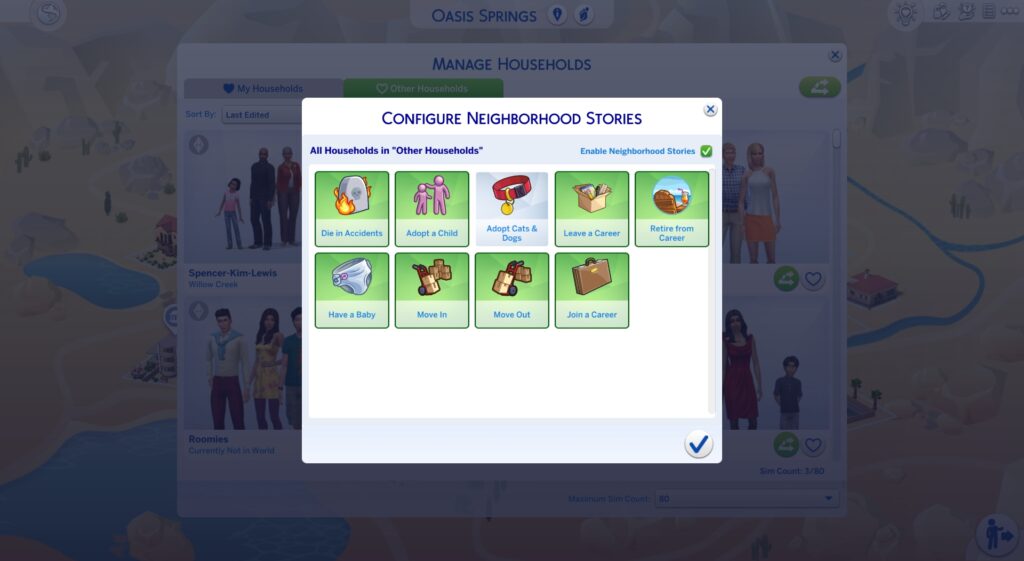Toggle Retire from Career option
The width and height of the screenshot is (1024, 561).
pyautogui.click(x=672, y=208)
